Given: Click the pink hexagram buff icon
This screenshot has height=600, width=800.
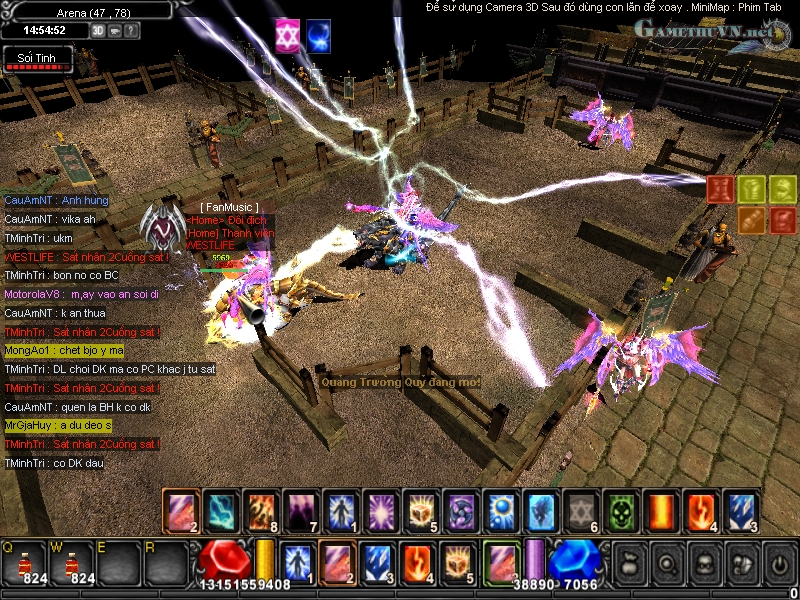Looking at the screenshot, I should click(287, 33).
